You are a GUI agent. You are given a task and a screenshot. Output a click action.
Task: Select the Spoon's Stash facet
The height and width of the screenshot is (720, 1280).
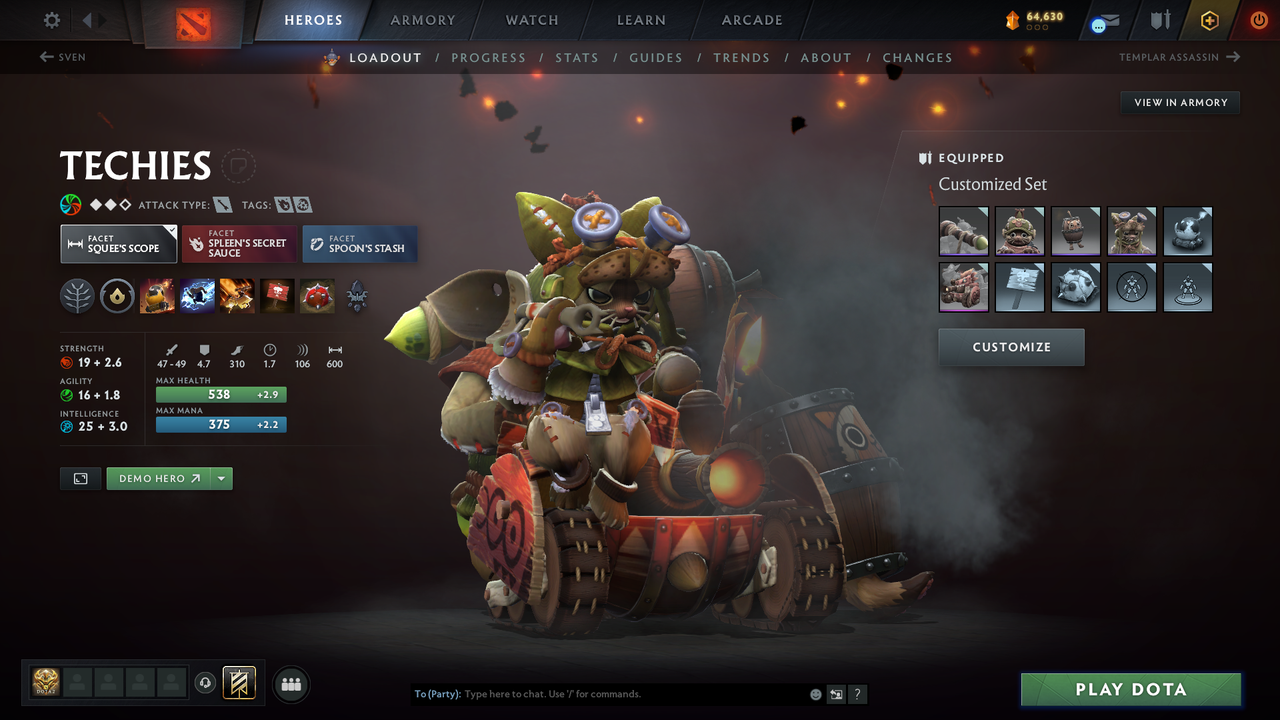click(359, 243)
